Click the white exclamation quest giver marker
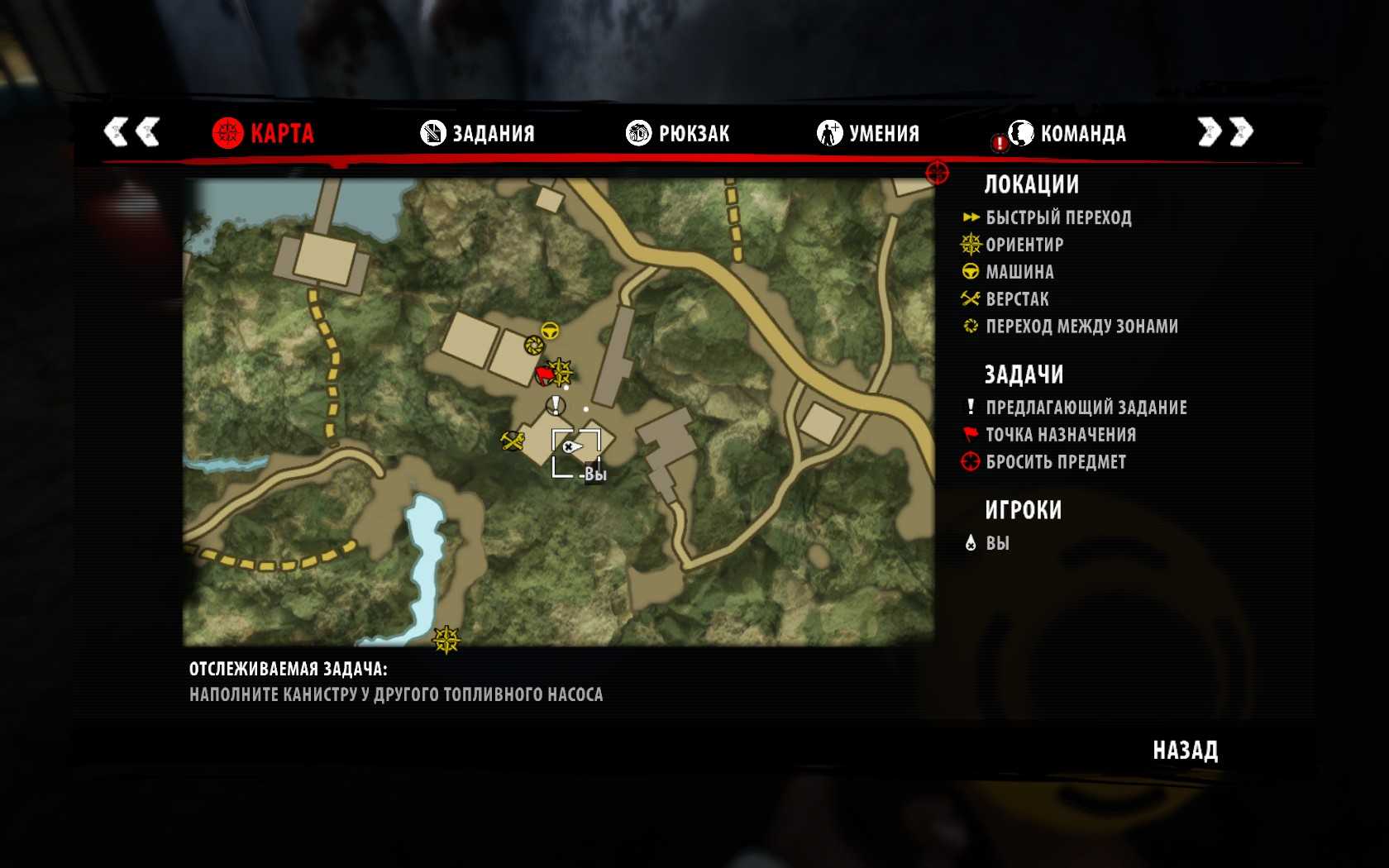Image resolution: width=1389 pixels, height=868 pixels. tap(556, 405)
